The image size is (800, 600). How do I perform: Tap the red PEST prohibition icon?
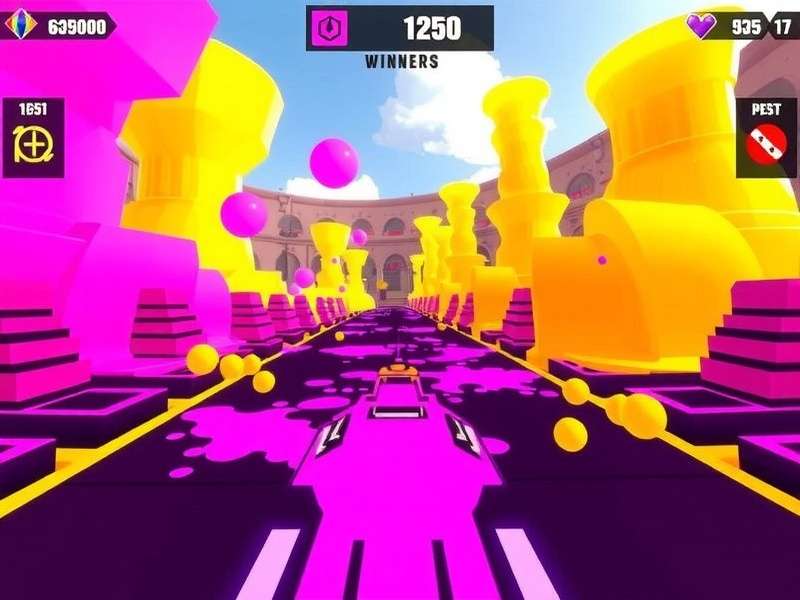[x=766, y=147]
